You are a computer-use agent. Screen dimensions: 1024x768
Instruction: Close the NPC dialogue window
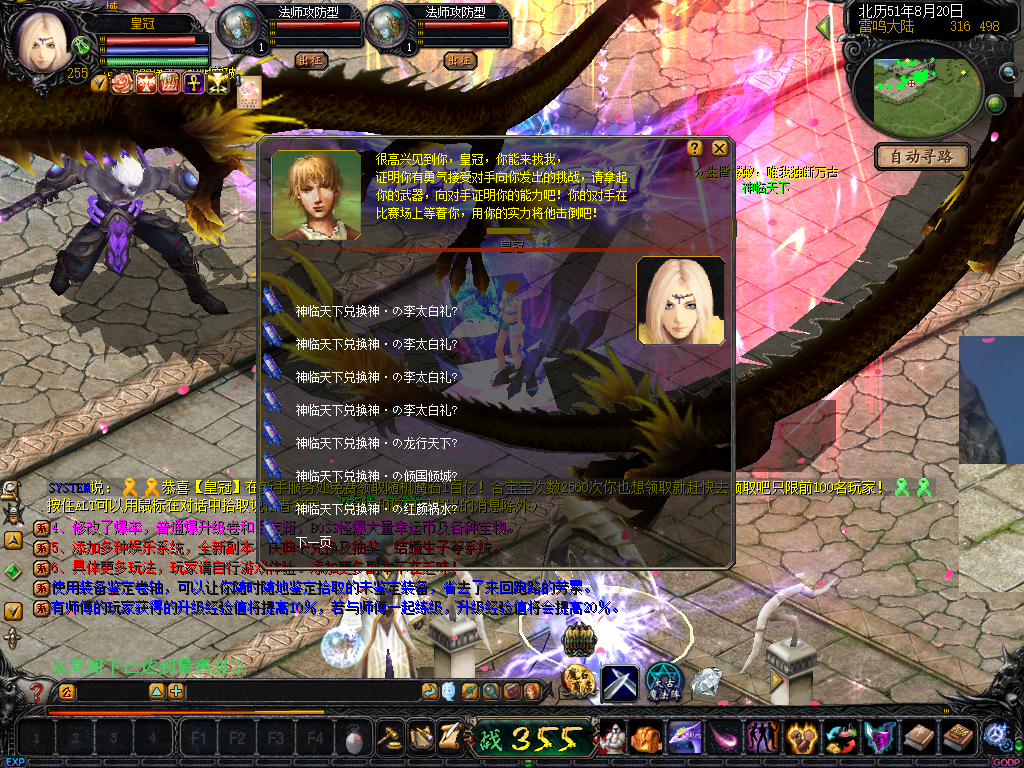coord(719,148)
